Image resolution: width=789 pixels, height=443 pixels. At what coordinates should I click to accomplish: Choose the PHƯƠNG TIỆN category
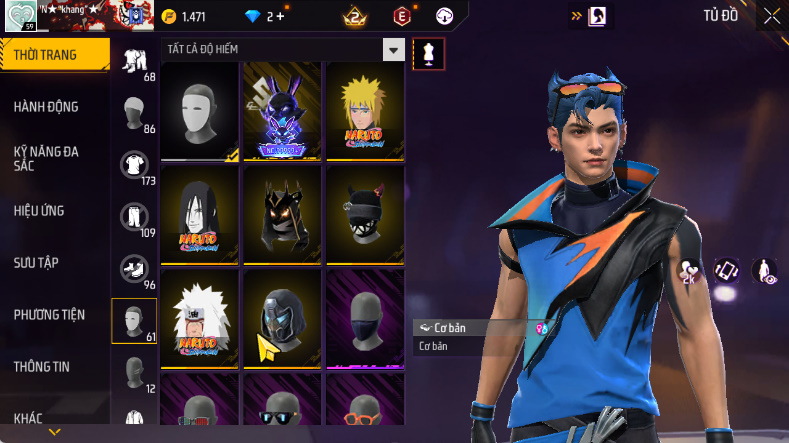[48, 315]
